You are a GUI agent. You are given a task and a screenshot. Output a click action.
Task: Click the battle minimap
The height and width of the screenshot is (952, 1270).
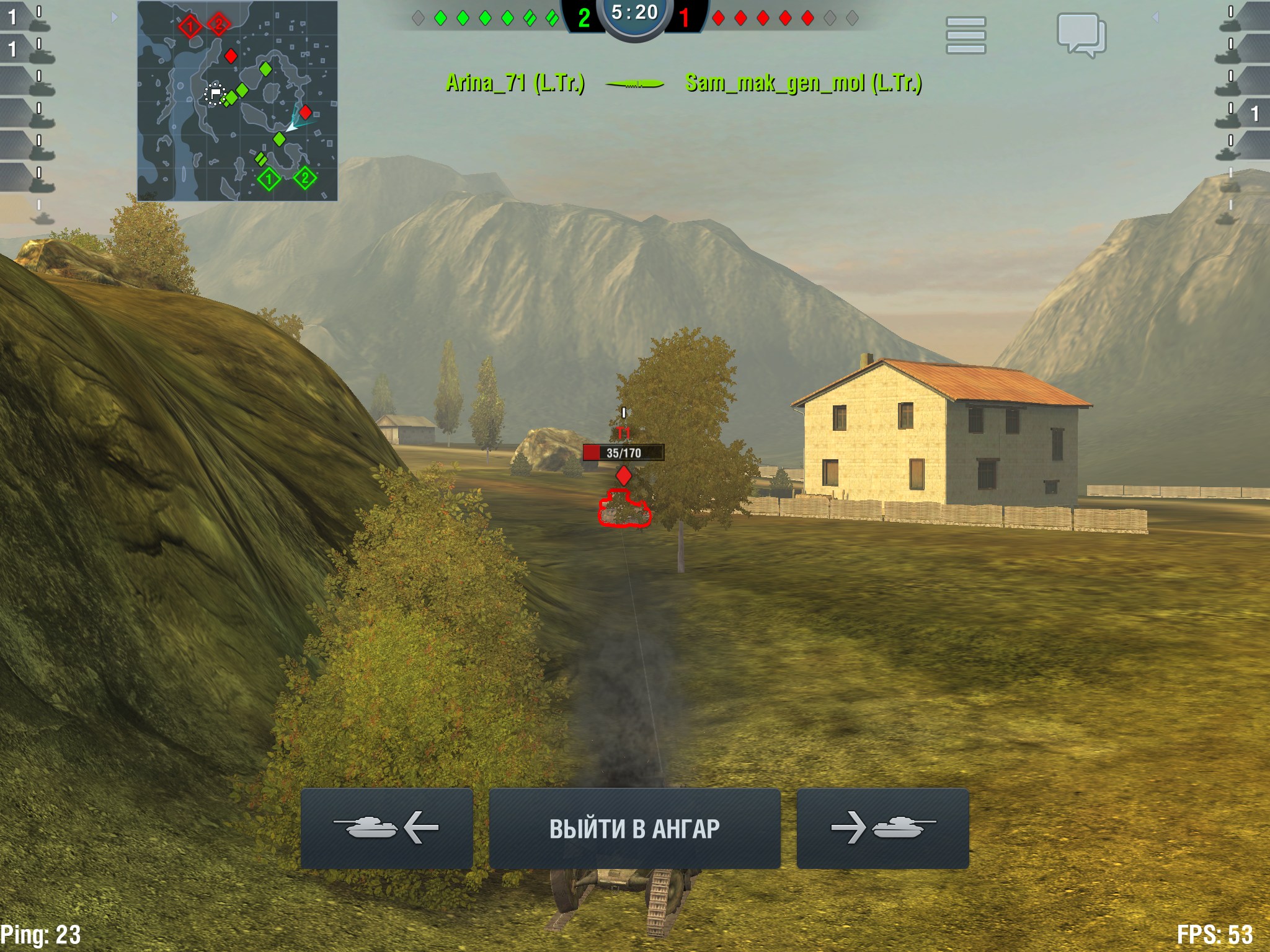click(238, 101)
